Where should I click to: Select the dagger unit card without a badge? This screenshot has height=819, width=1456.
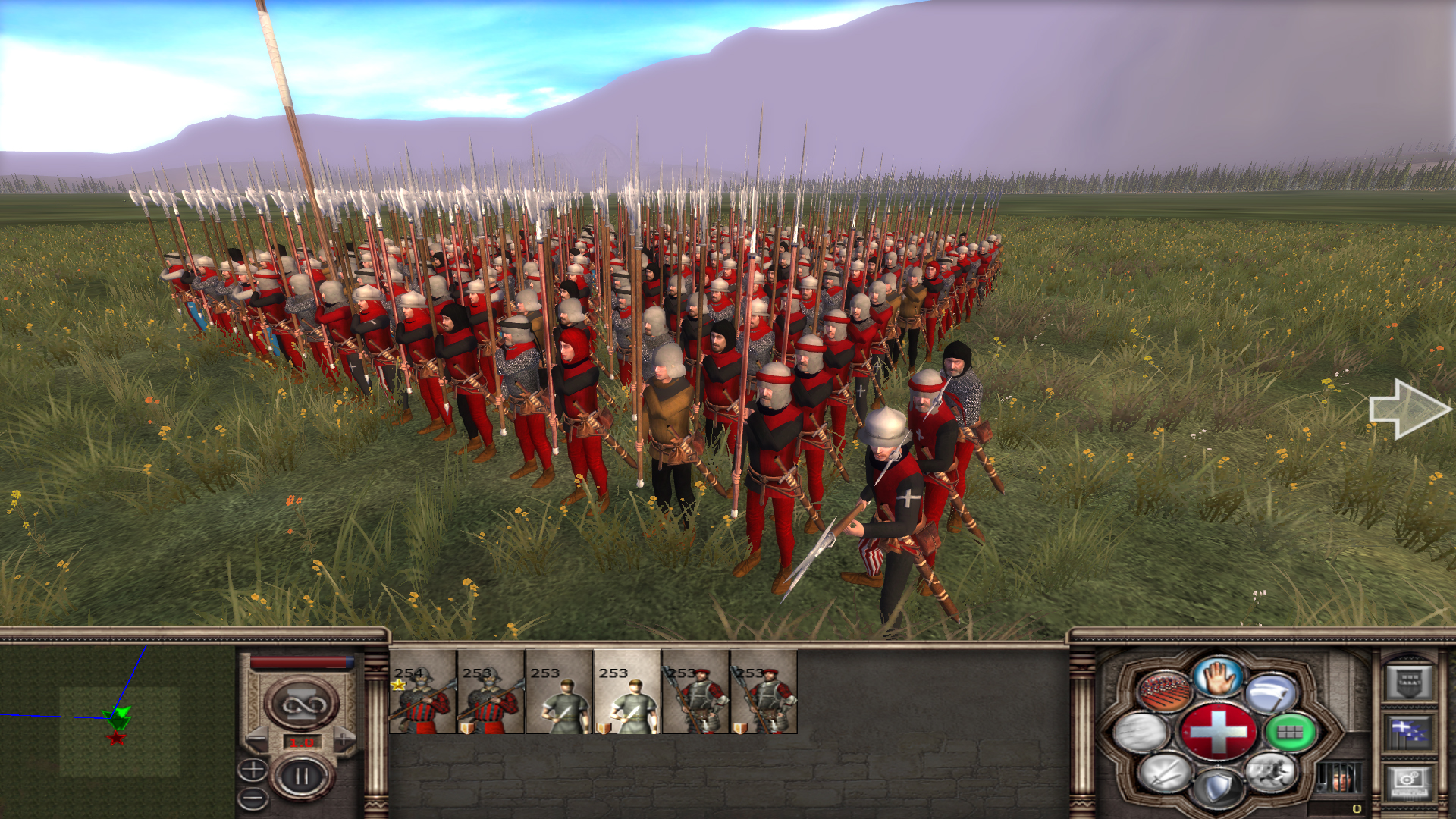559,692
